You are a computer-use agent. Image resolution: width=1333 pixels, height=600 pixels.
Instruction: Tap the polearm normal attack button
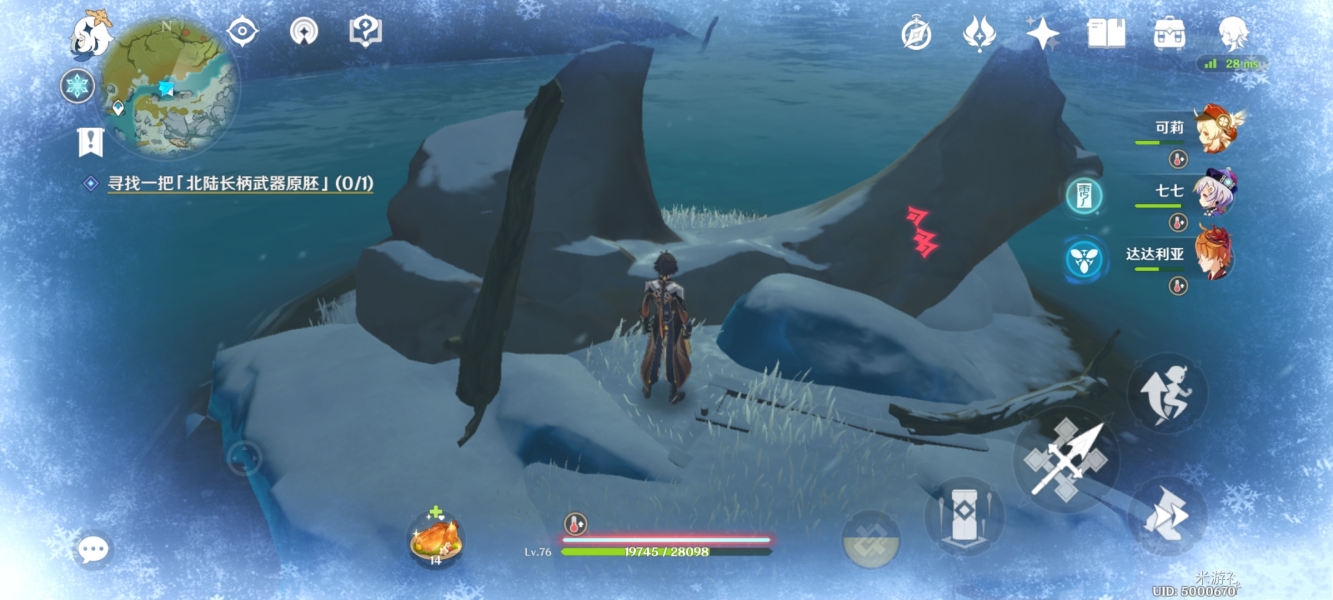[1067, 460]
